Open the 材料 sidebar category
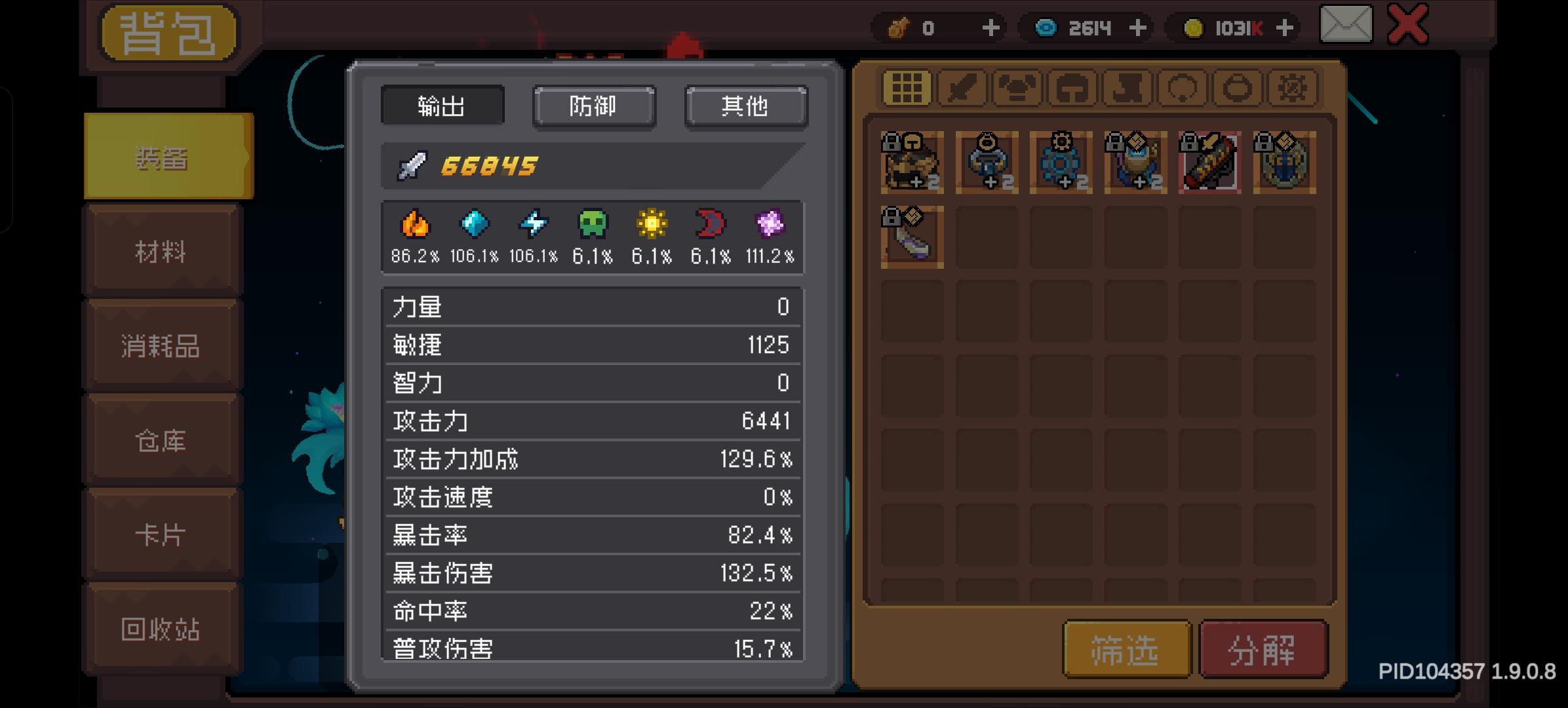 point(159,252)
